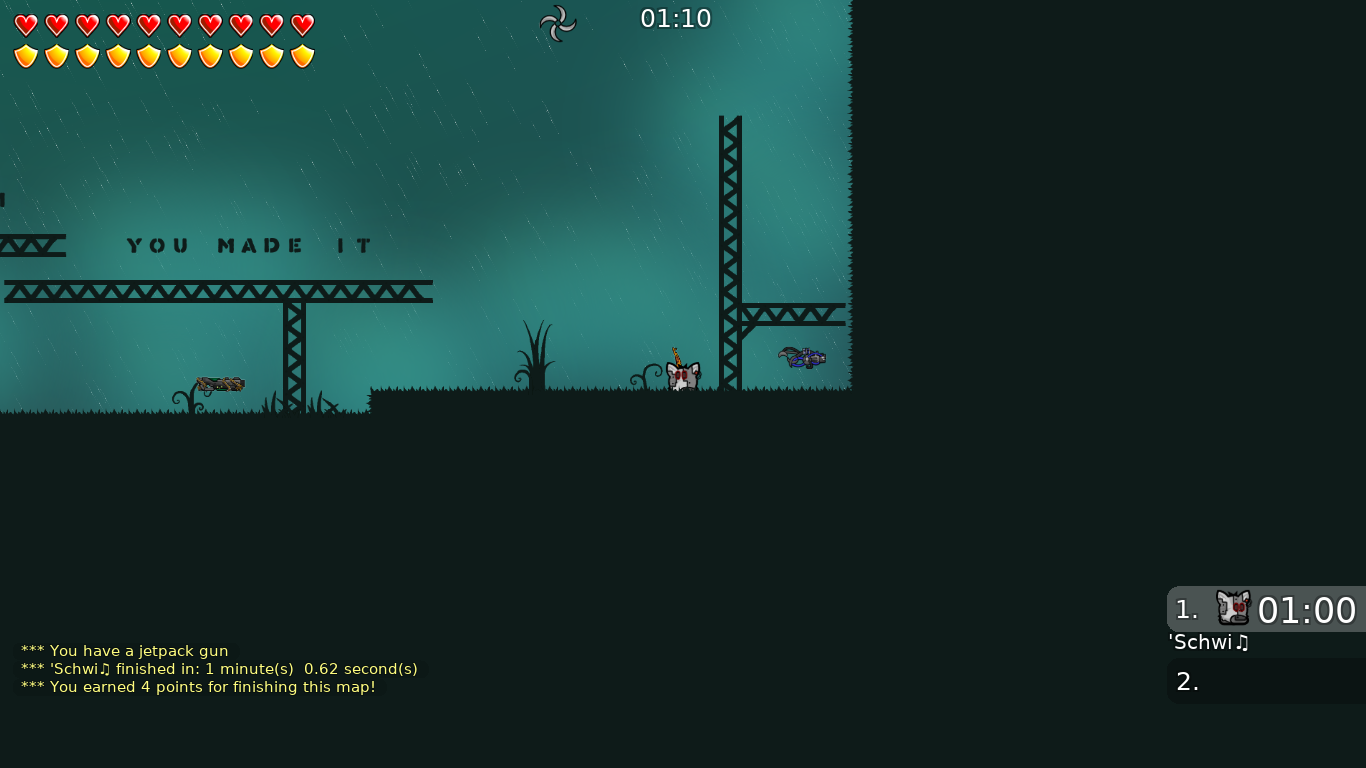Click the fifth heart in the health display

coord(148,24)
